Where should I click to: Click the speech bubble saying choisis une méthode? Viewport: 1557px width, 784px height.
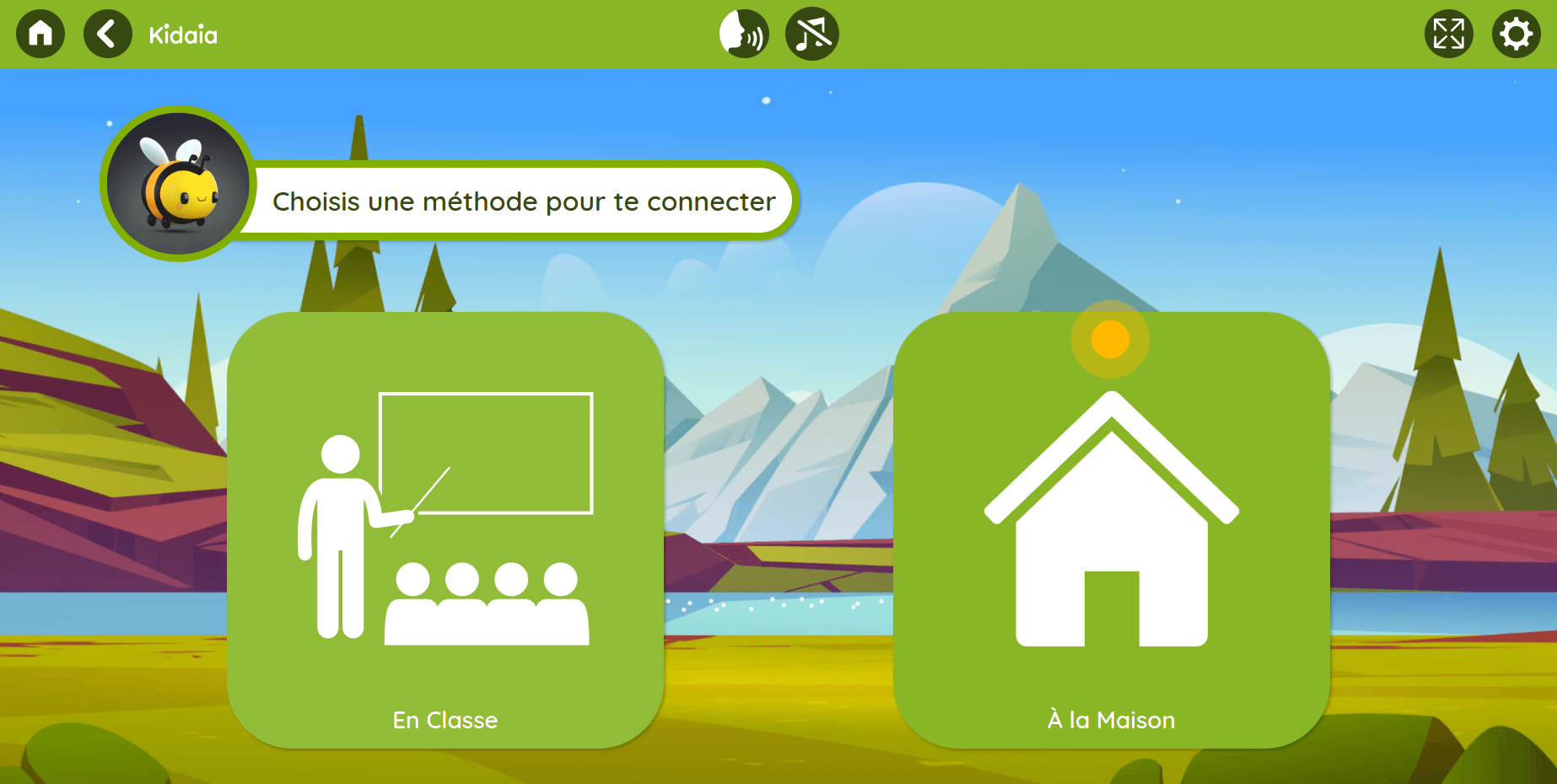(523, 201)
